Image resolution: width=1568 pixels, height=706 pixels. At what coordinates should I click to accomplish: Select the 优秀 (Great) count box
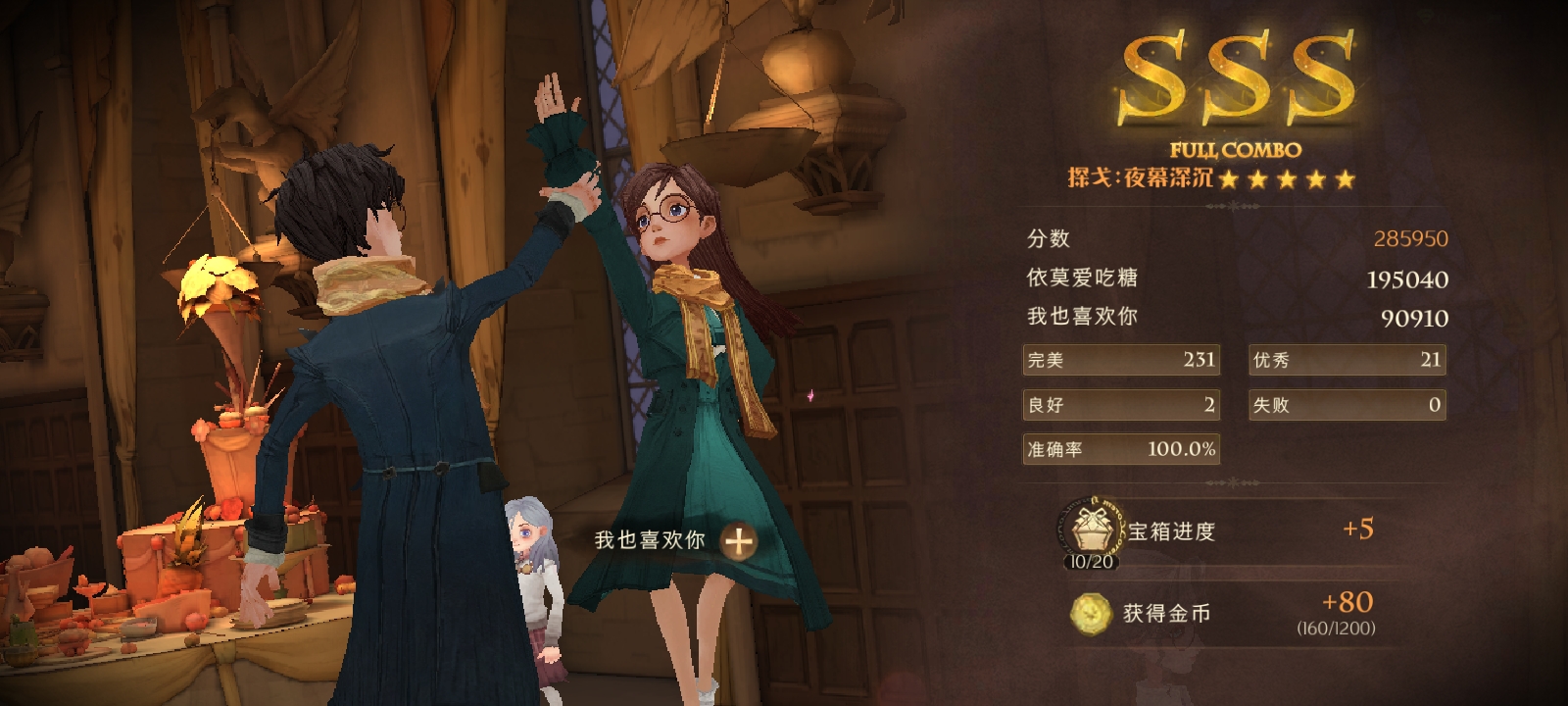pyautogui.click(x=1347, y=360)
